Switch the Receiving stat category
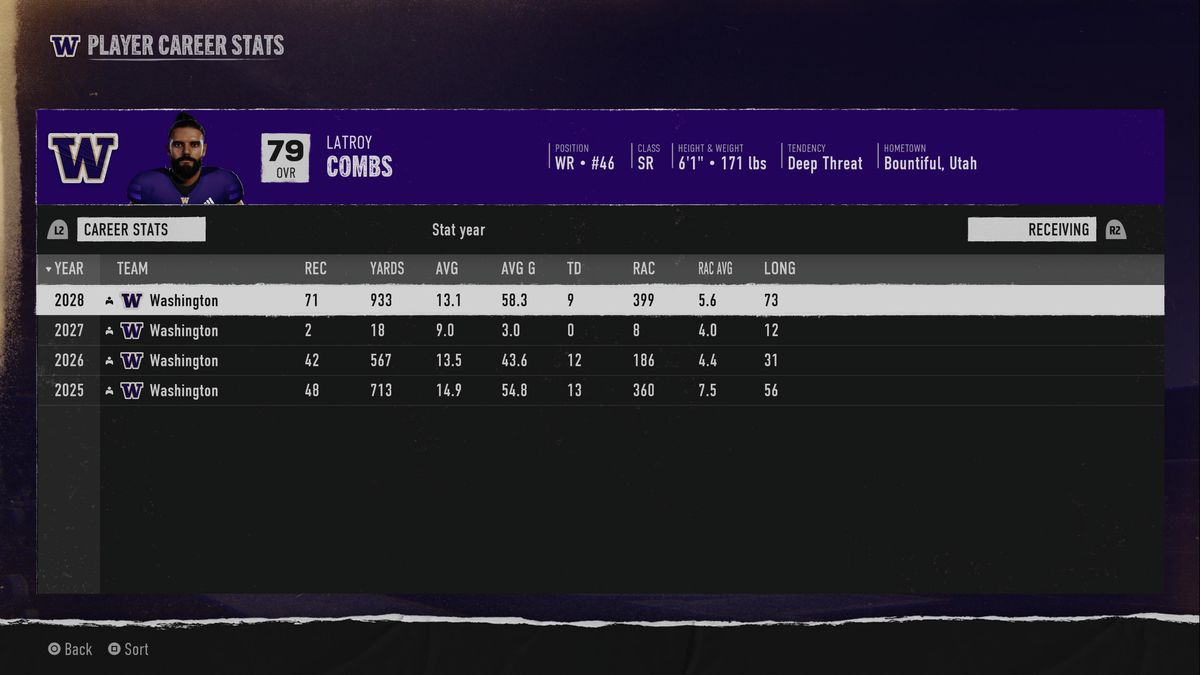The height and width of the screenshot is (675, 1200). tap(1032, 229)
